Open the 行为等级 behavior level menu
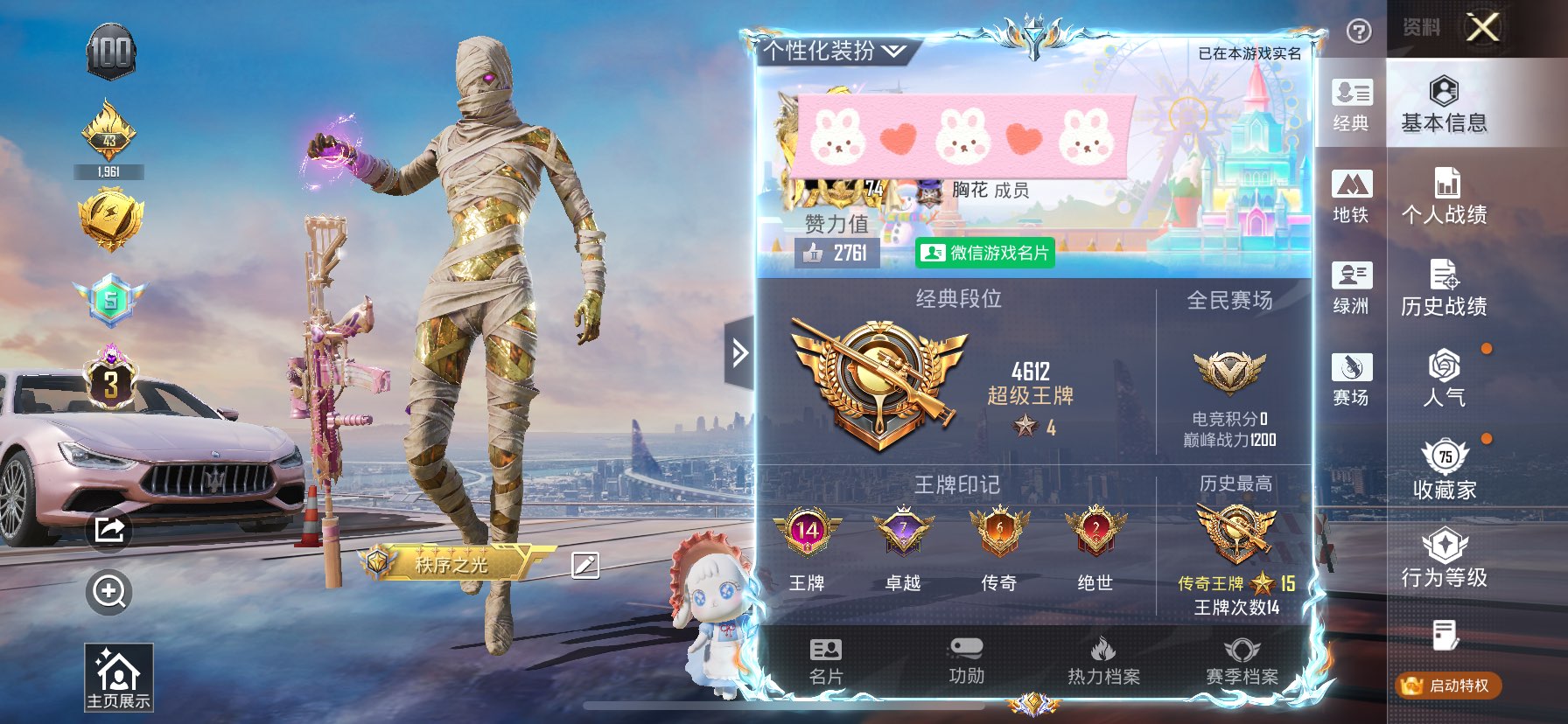The width and height of the screenshot is (1568, 724). coord(1444,560)
